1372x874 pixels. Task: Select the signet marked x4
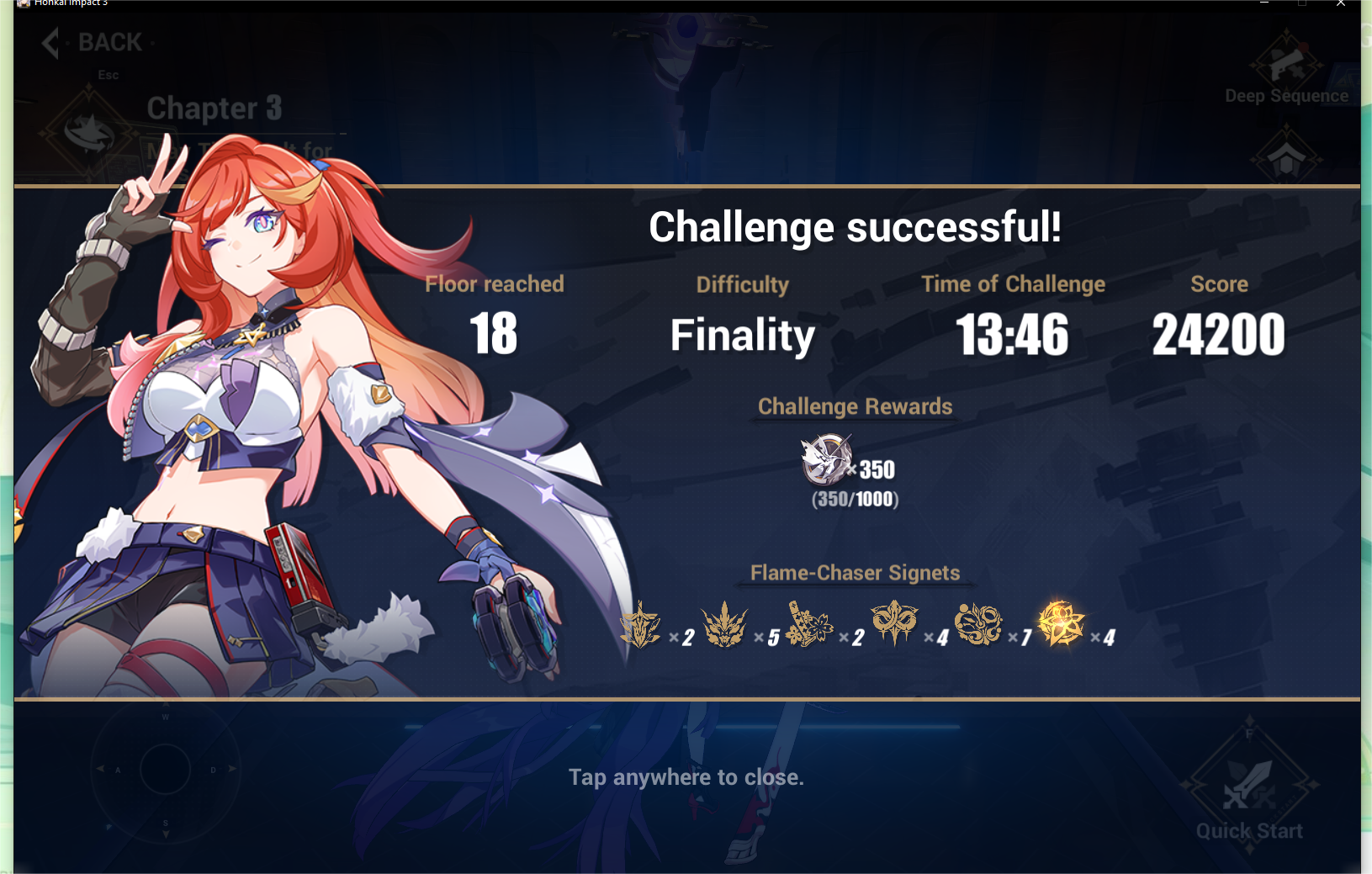pyautogui.click(x=893, y=622)
